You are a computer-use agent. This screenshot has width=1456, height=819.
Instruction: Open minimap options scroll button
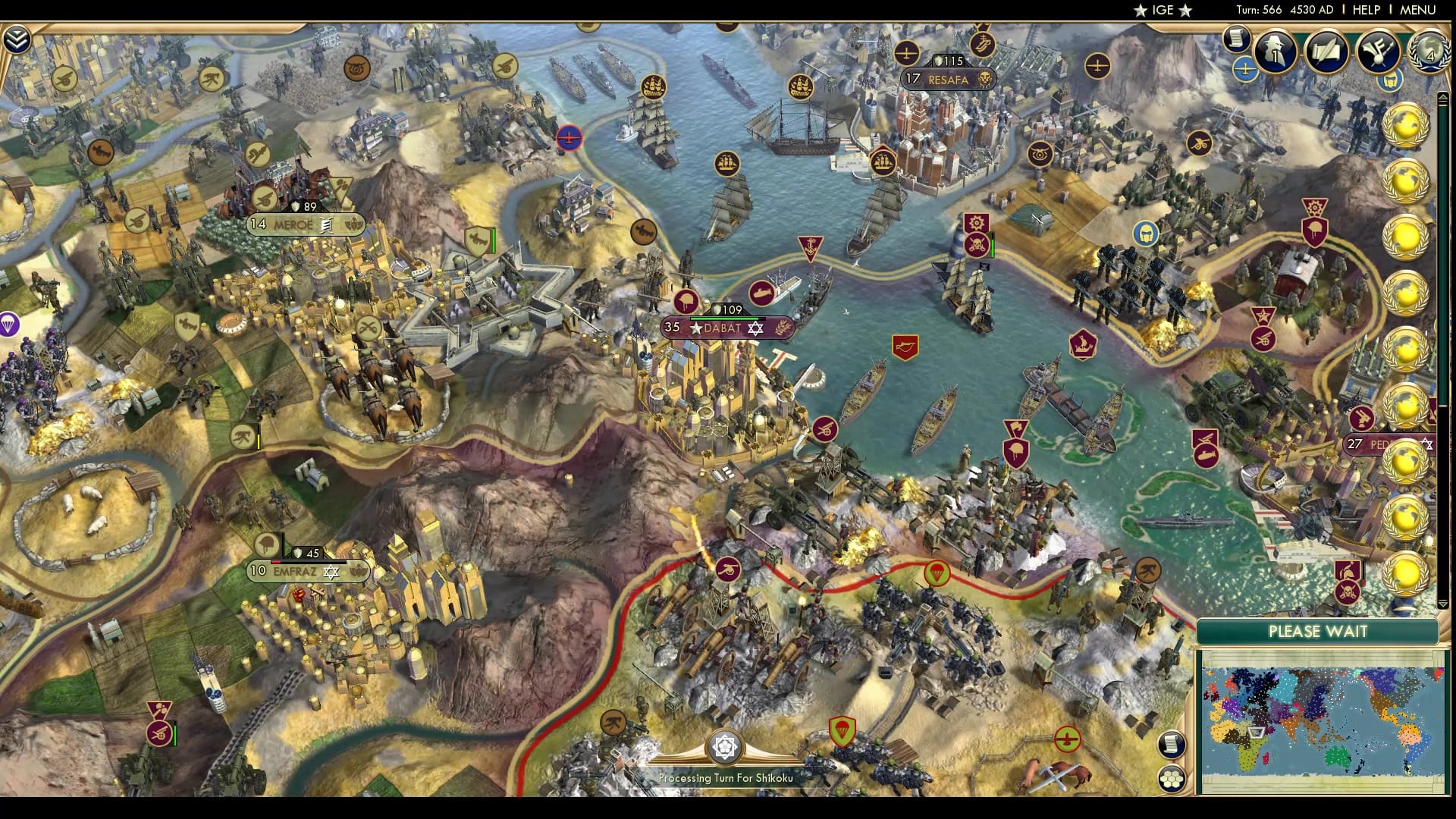click(x=1172, y=744)
